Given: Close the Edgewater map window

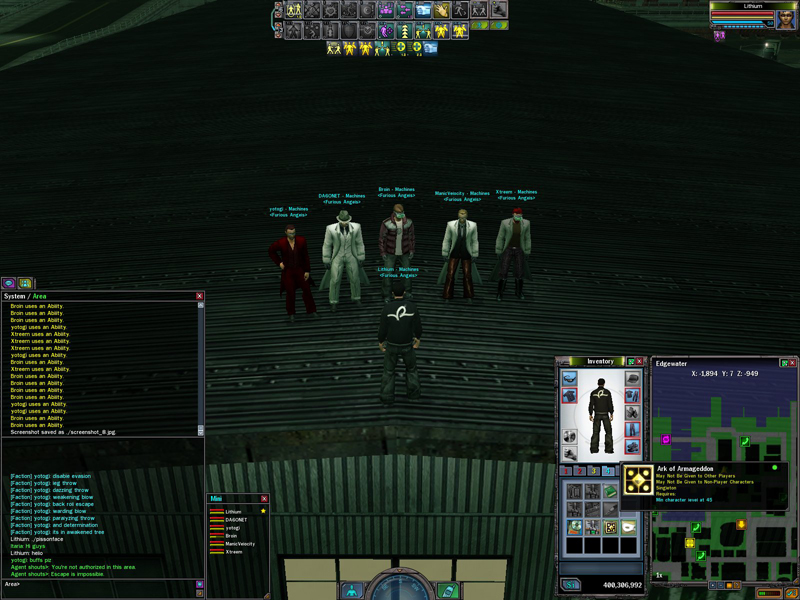Looking at the screenshot, I should 793,361.
